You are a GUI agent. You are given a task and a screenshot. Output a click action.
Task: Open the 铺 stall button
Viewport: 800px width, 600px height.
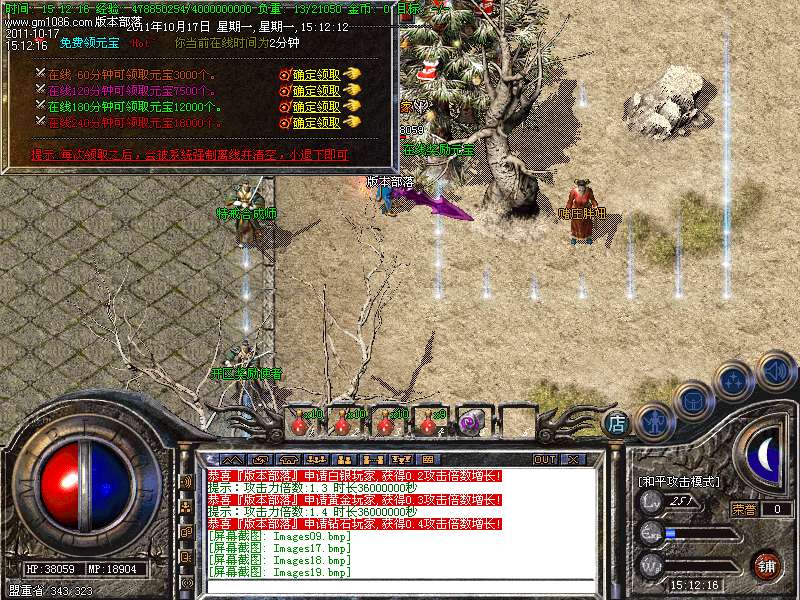pyautogui.click(x=766, y=565)
